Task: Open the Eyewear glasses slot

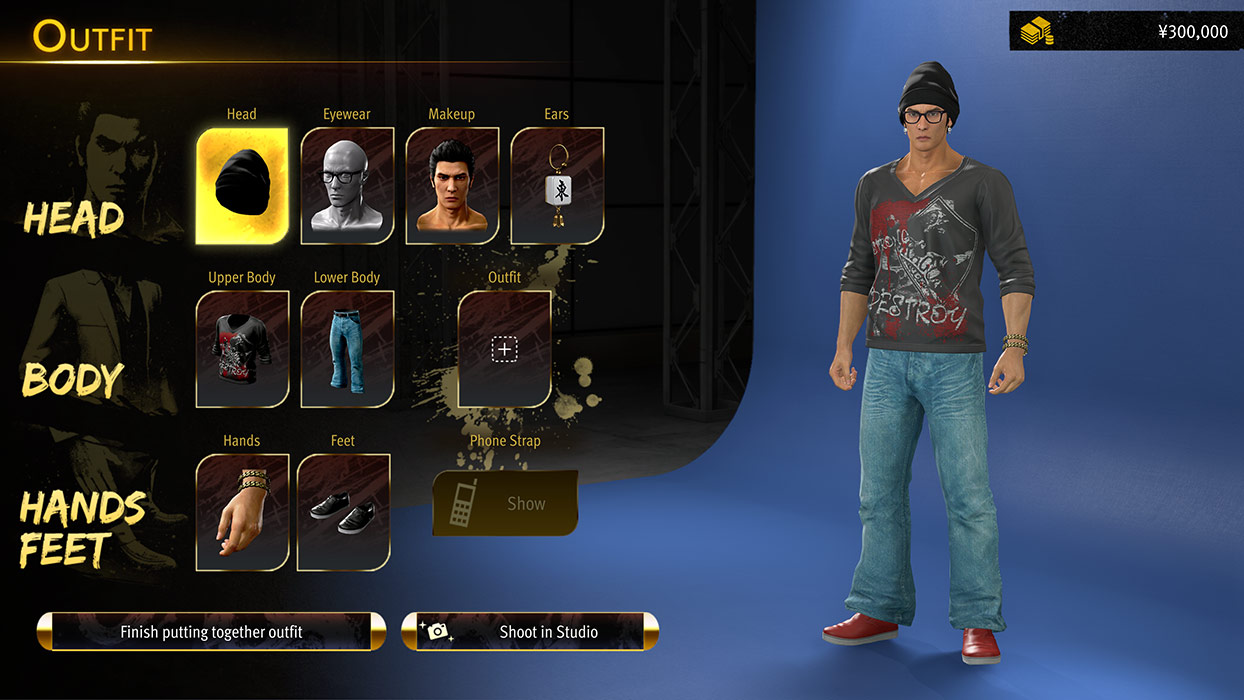Action: tap(347, 186)
